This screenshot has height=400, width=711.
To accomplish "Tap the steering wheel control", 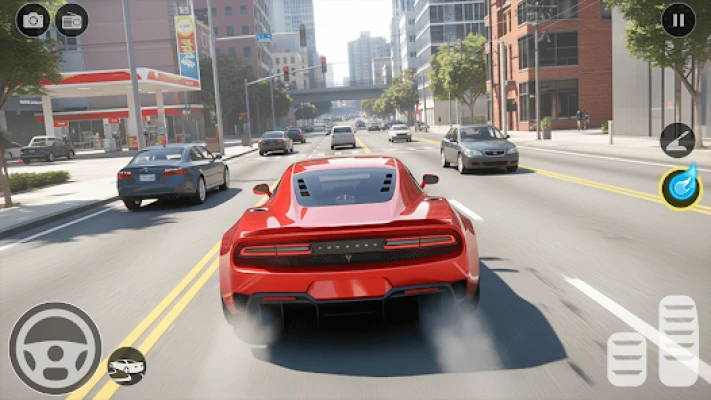I will tap(55, 348).
